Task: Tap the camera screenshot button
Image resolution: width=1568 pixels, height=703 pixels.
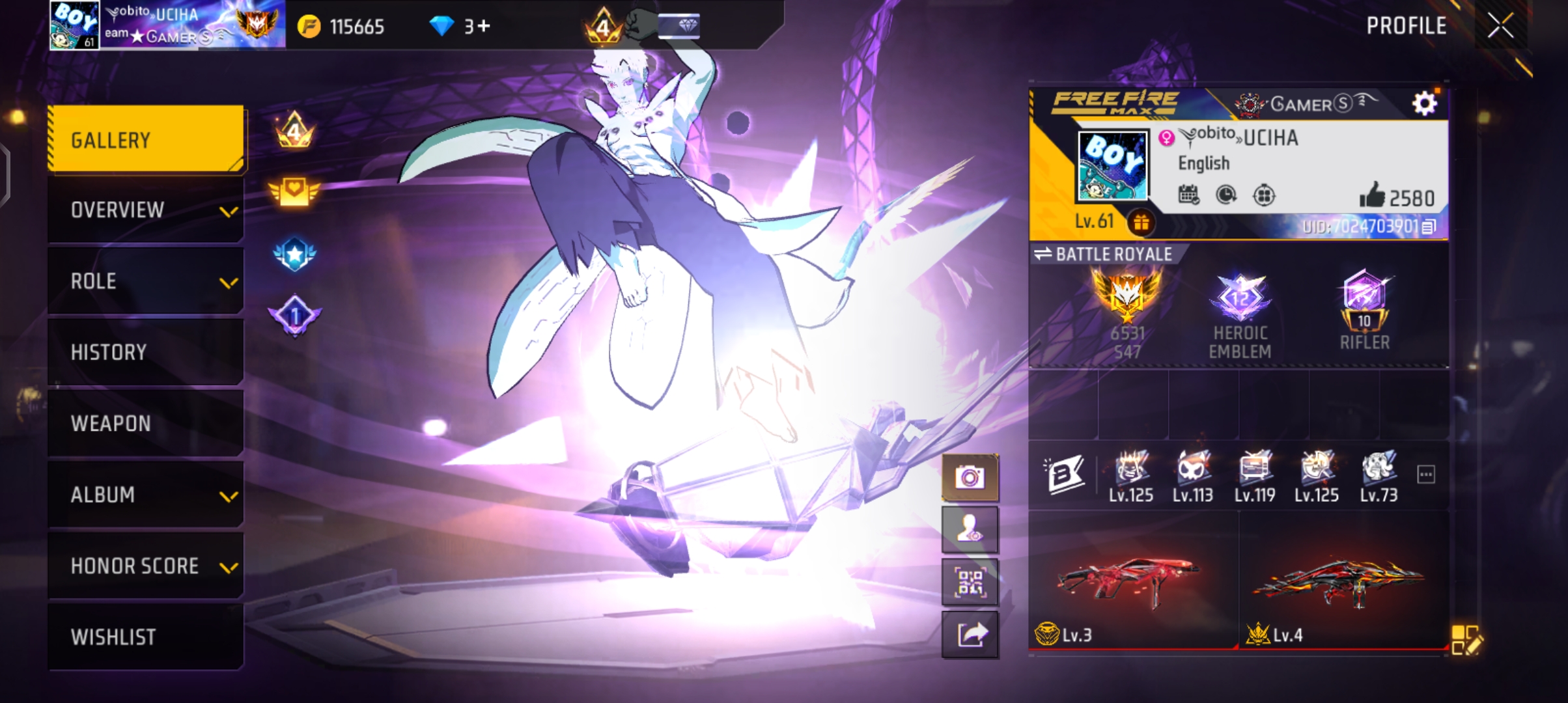Action: [970, 478]
